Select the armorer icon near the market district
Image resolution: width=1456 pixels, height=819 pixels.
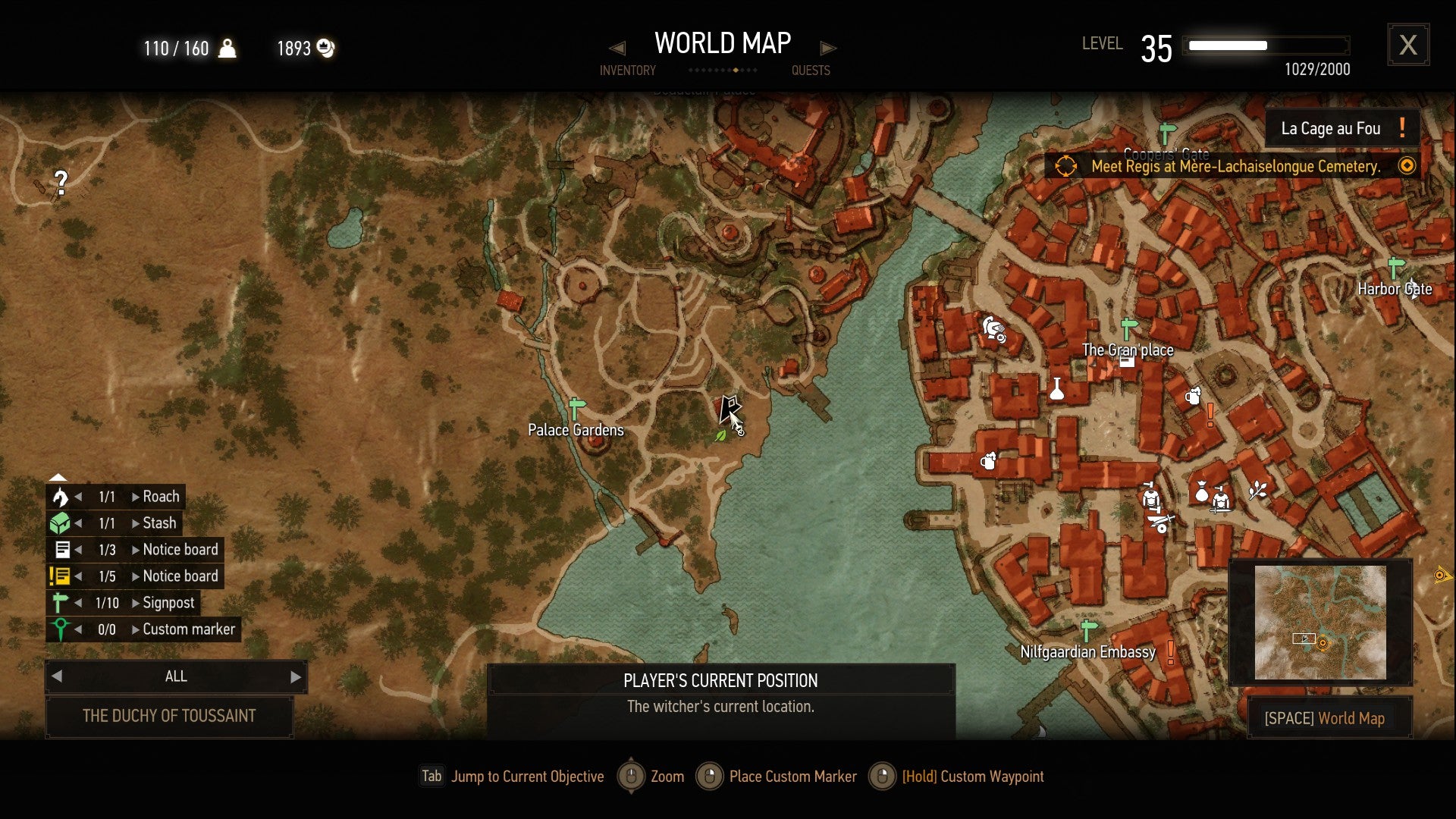1151,497
